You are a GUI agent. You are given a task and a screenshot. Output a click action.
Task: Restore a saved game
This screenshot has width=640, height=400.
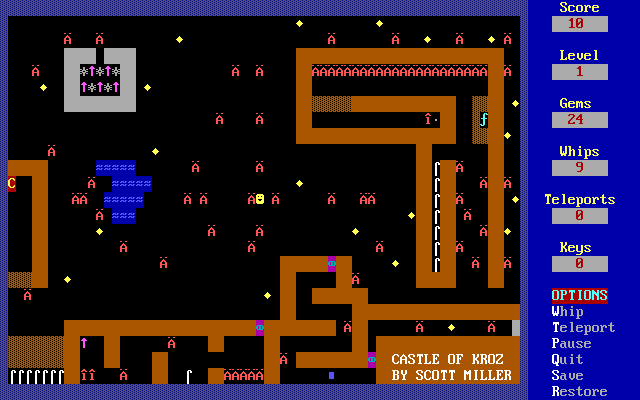click(579, 392)
